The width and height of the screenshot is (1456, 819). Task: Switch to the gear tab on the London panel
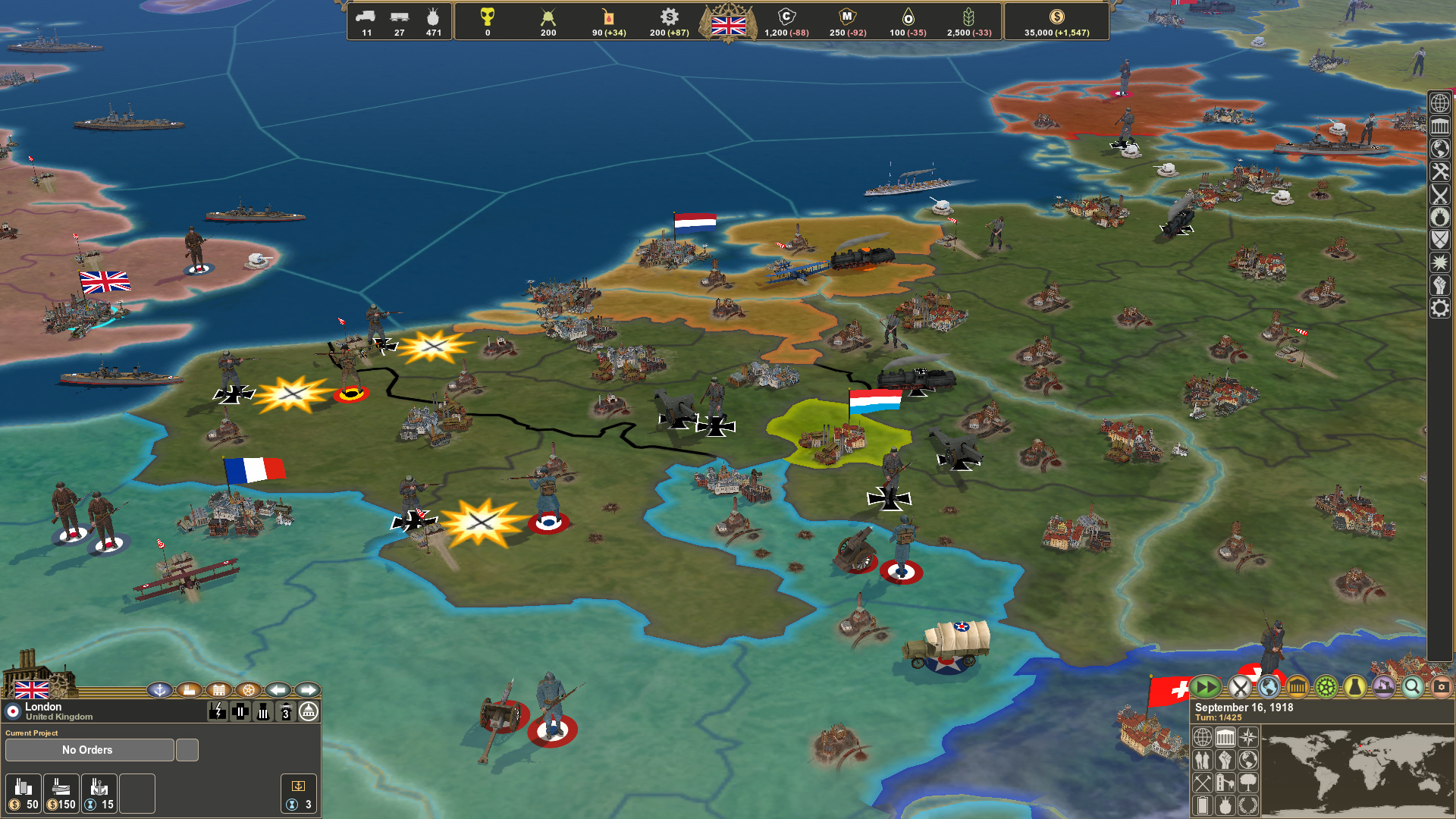coord(248,690)
